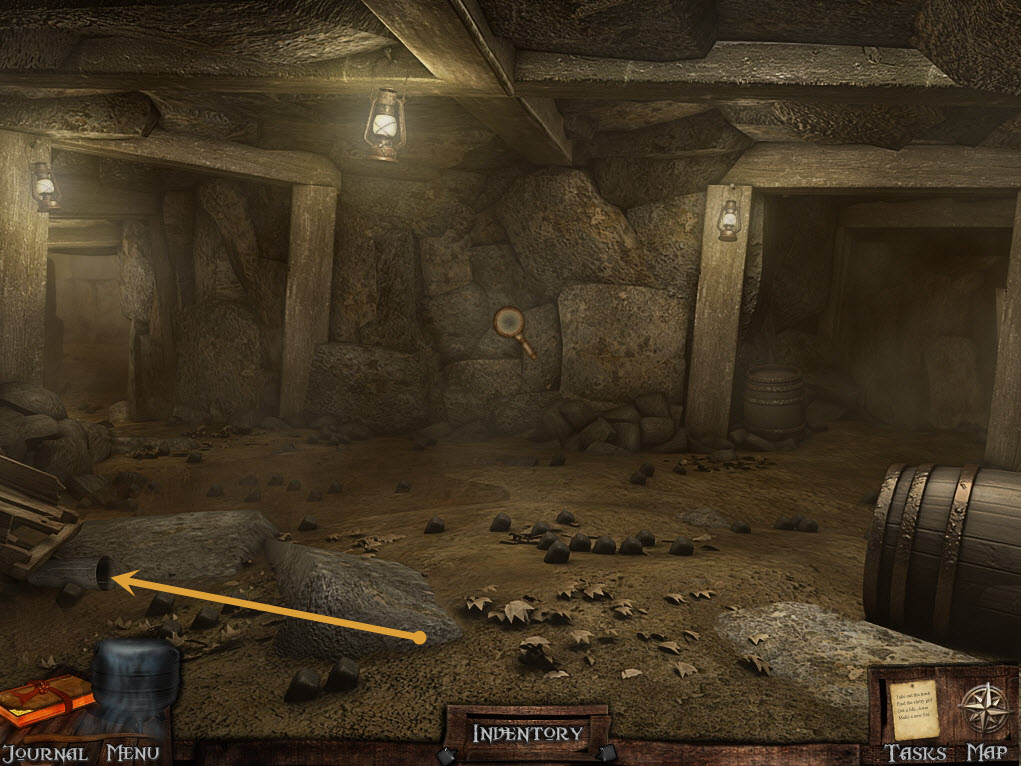Open the Map compass
The image size is (1021, 766).
point(981,708)
